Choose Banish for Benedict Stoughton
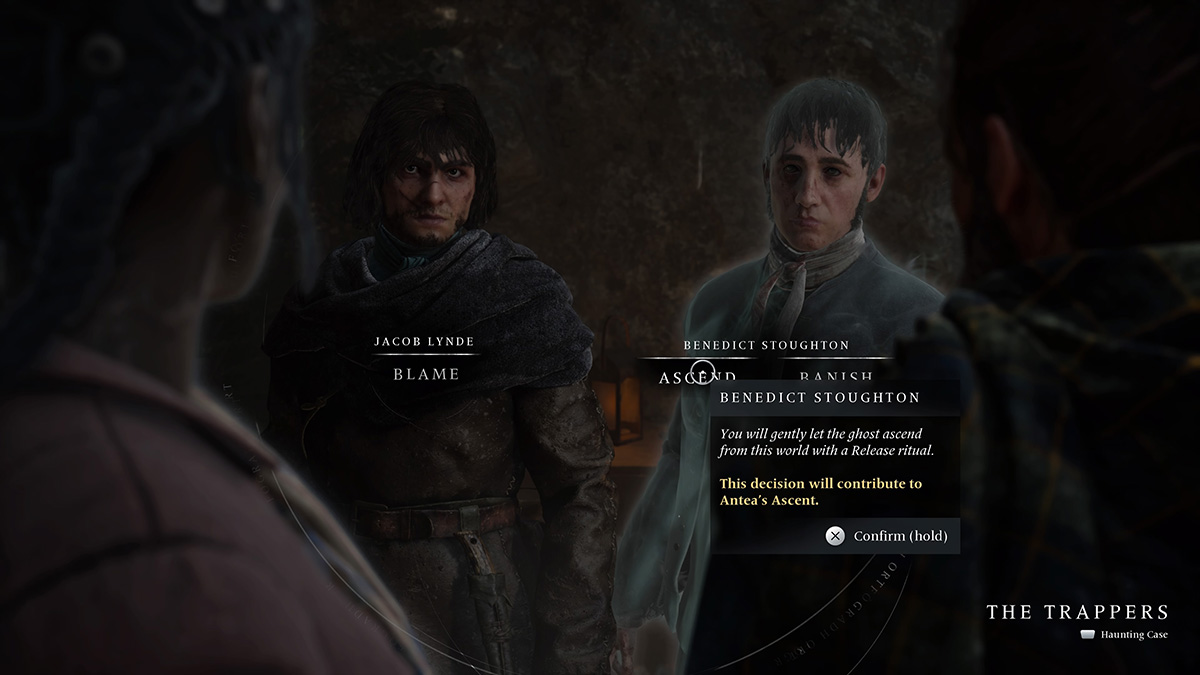Screen dimensions: 1200x675 pos(836,375)
